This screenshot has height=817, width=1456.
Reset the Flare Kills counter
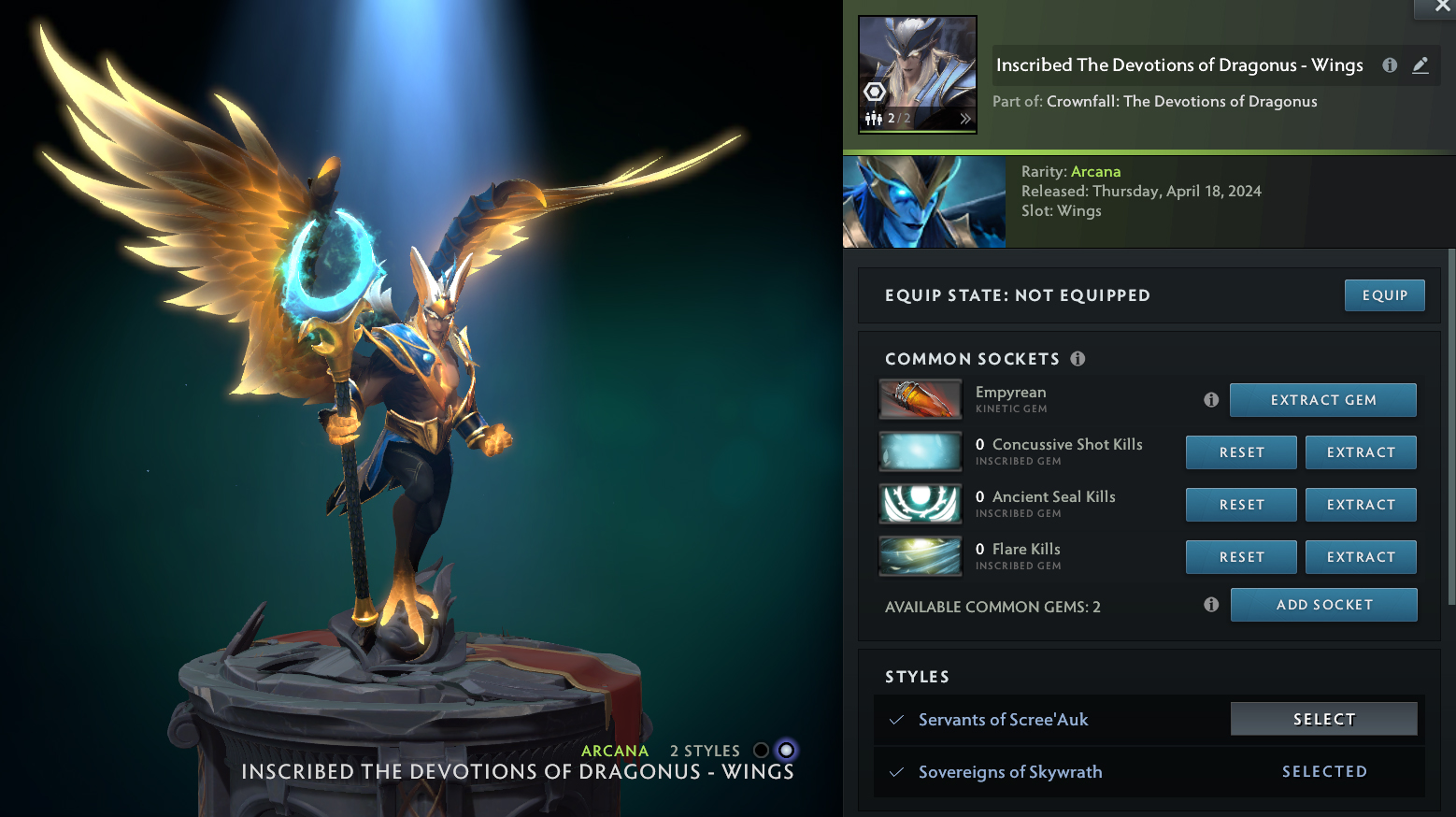(x=1241, y=557)
